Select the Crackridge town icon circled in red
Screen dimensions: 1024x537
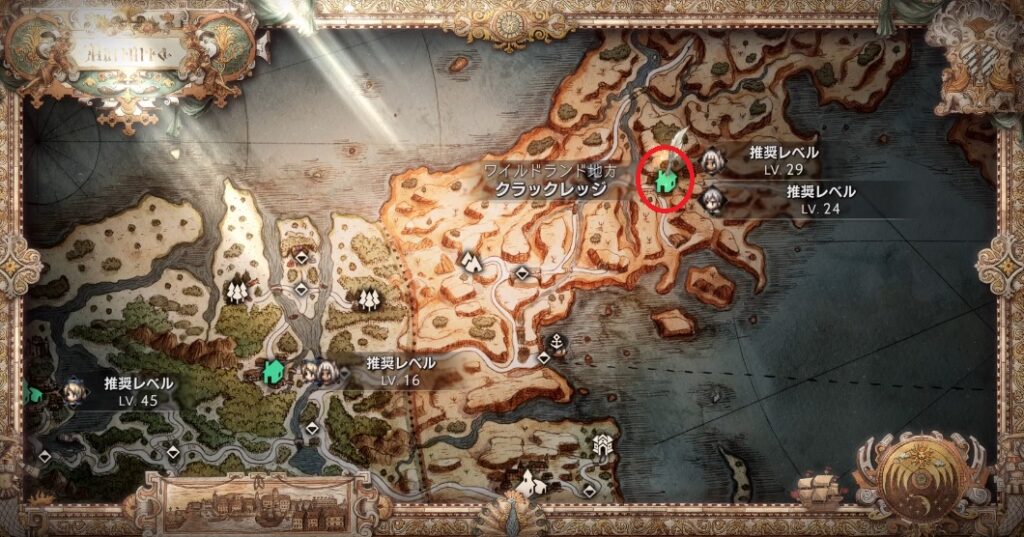[666, 180]
